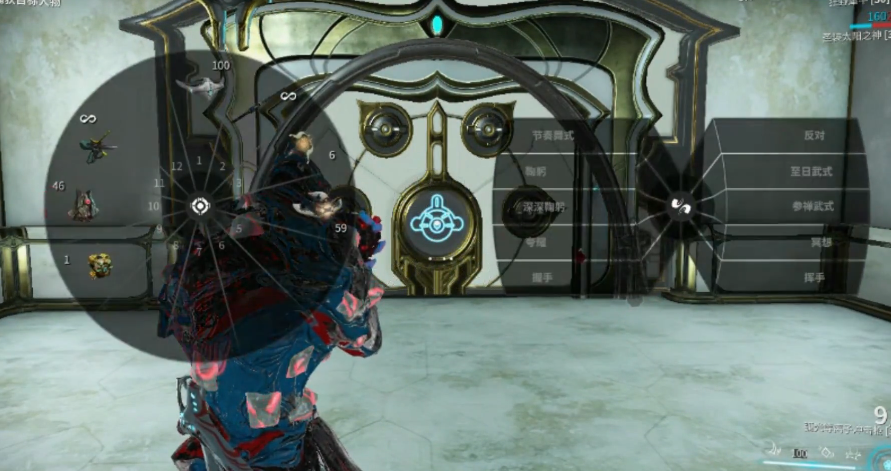Select the 反对 emote

click(x=814, y=135)
